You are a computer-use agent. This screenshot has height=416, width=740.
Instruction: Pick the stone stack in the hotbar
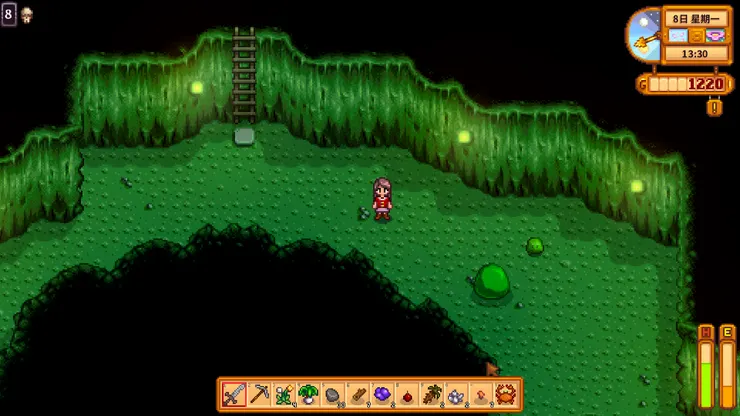332,394
